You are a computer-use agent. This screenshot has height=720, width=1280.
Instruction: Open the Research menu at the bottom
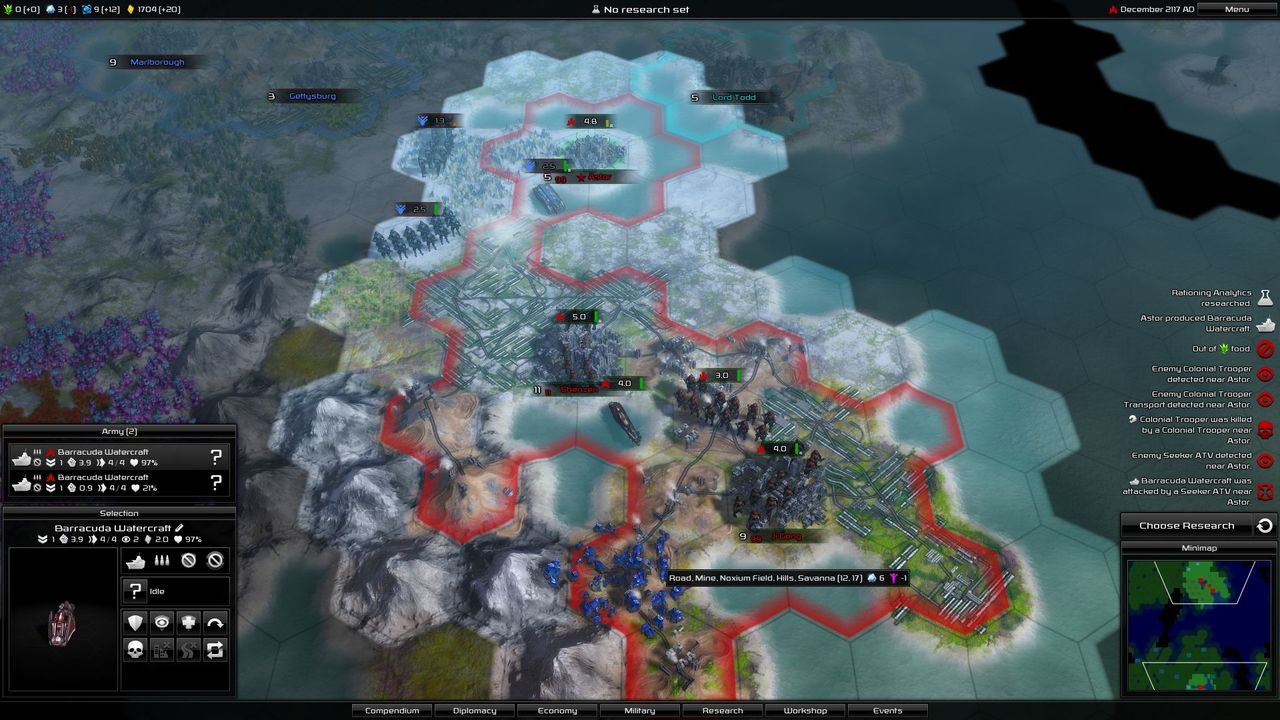pyautogui.click(x=722, y=710)
